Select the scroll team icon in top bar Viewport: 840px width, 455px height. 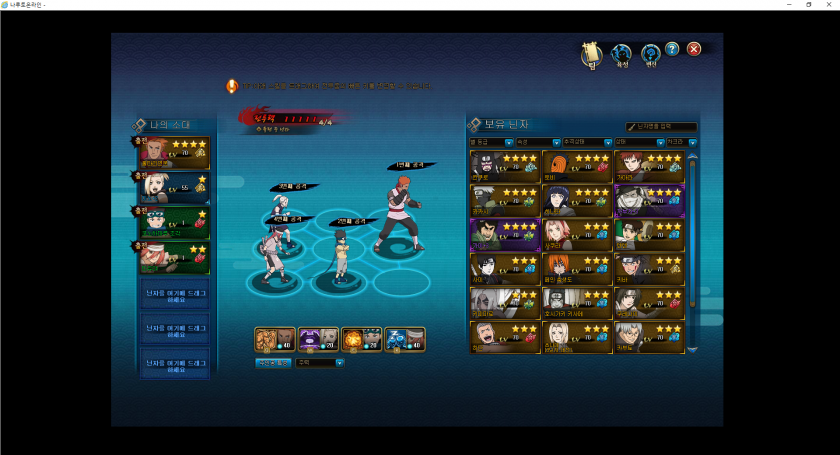click(x=591, y=54)
